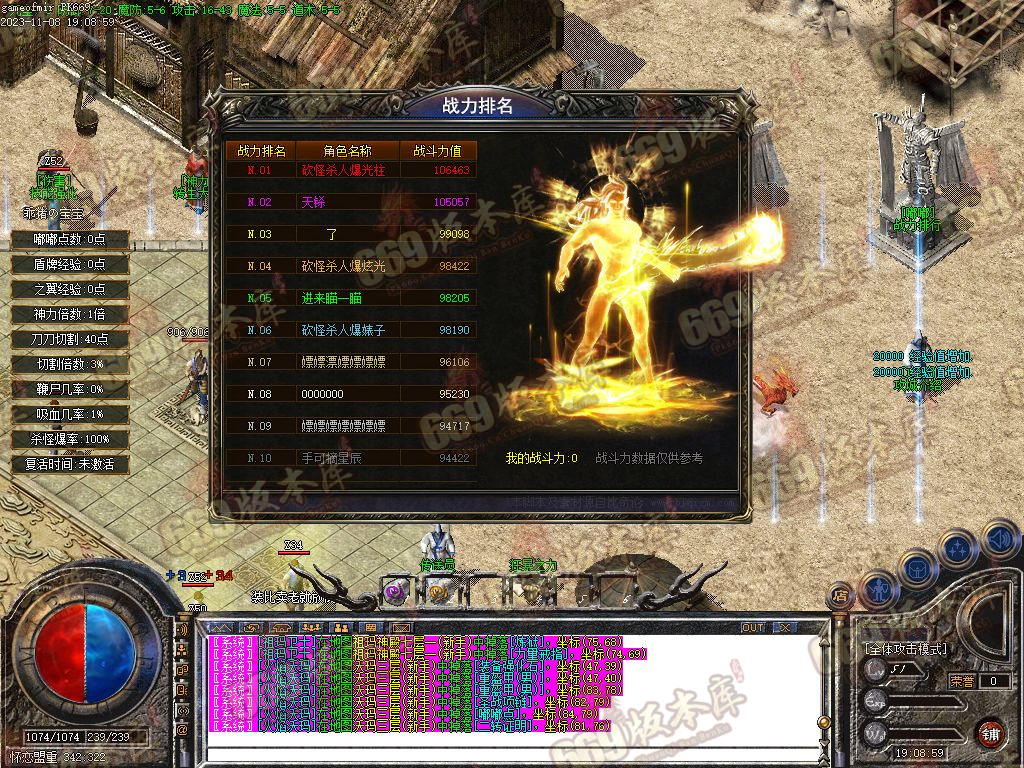Open the 店 shop round button
This screenshot has height=768, width=1024.
(x=841, y=596)
